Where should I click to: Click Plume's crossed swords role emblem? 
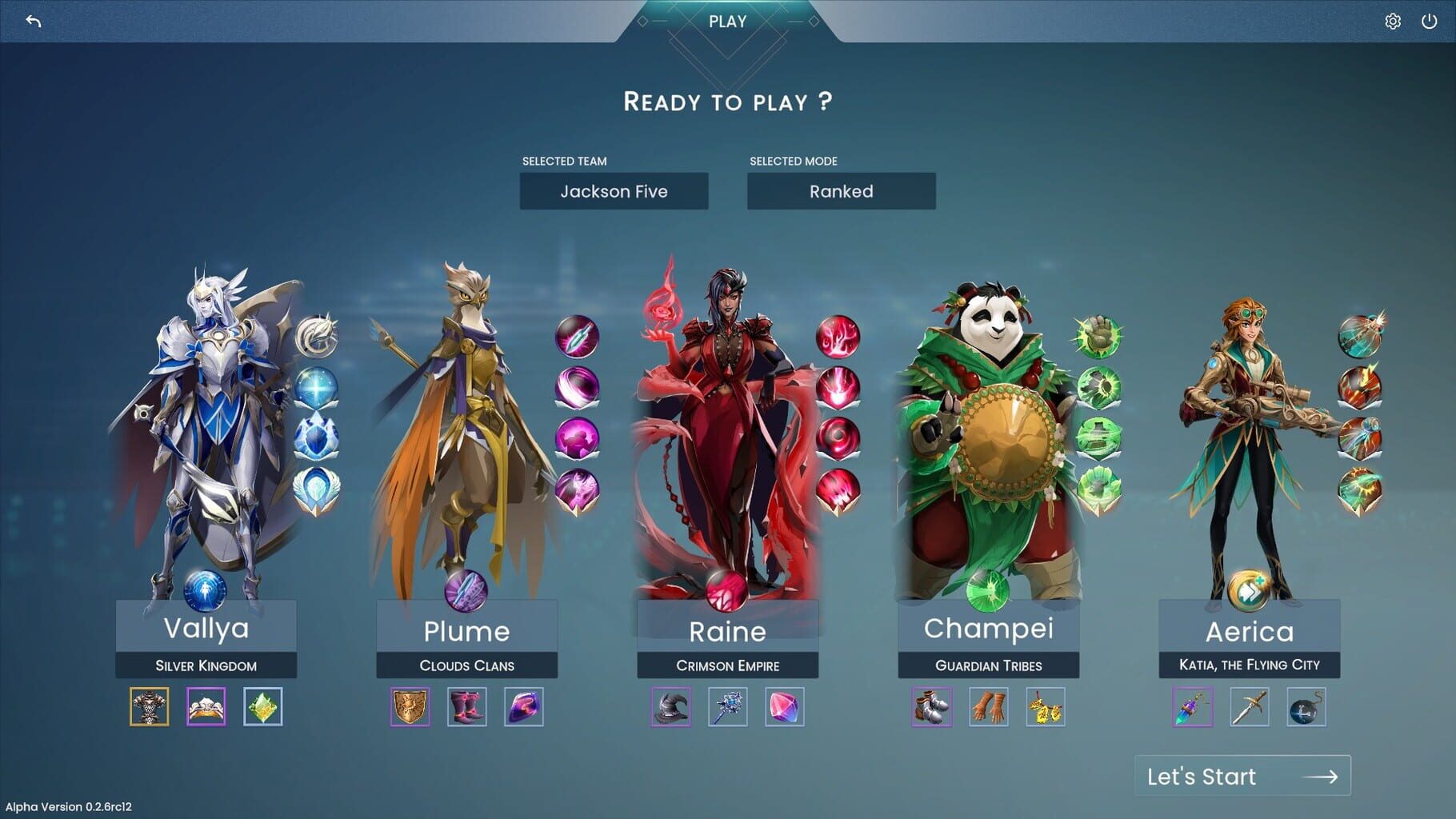pos(466,592)
